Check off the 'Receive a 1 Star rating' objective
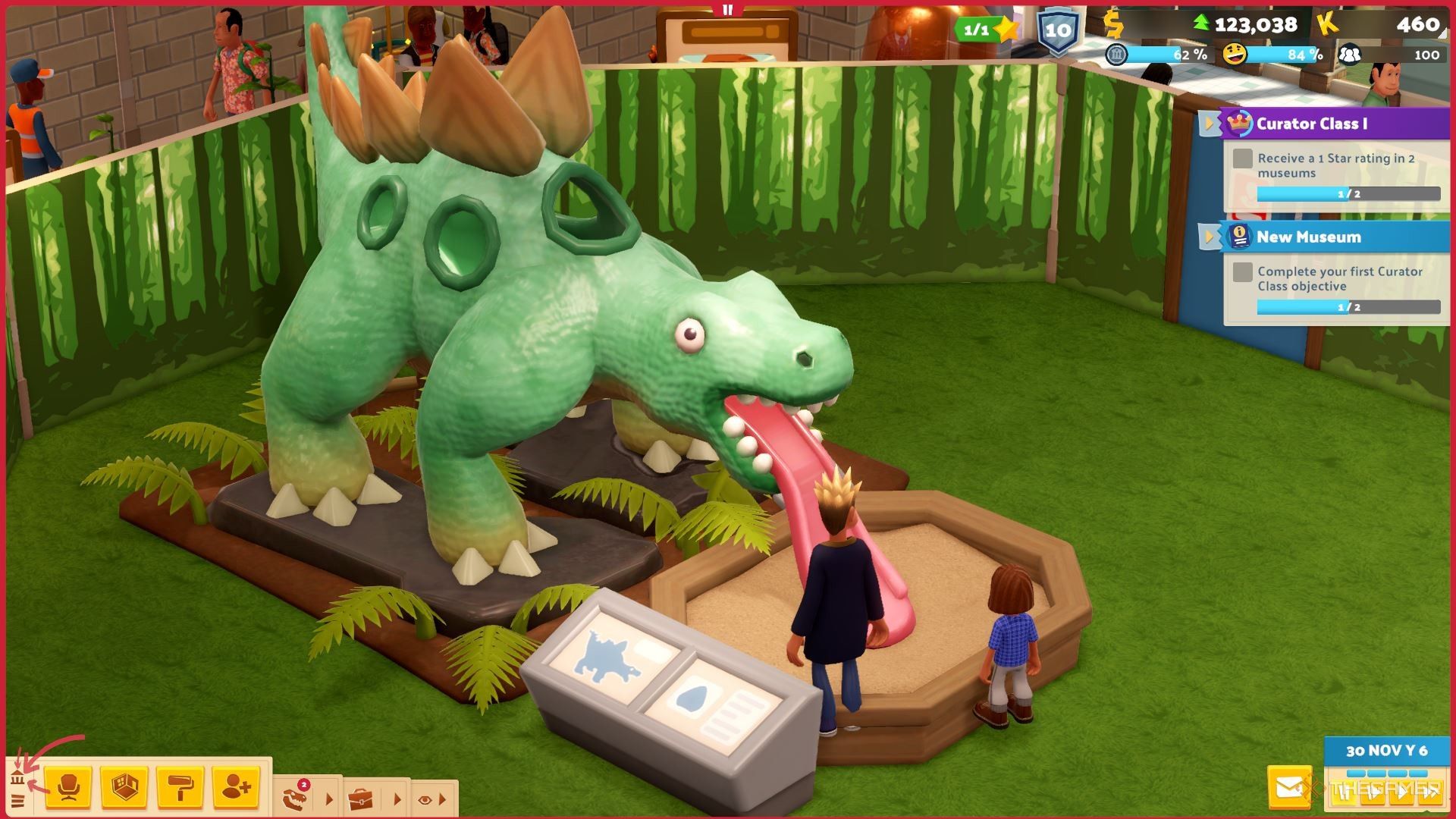 click(1241, 158)
